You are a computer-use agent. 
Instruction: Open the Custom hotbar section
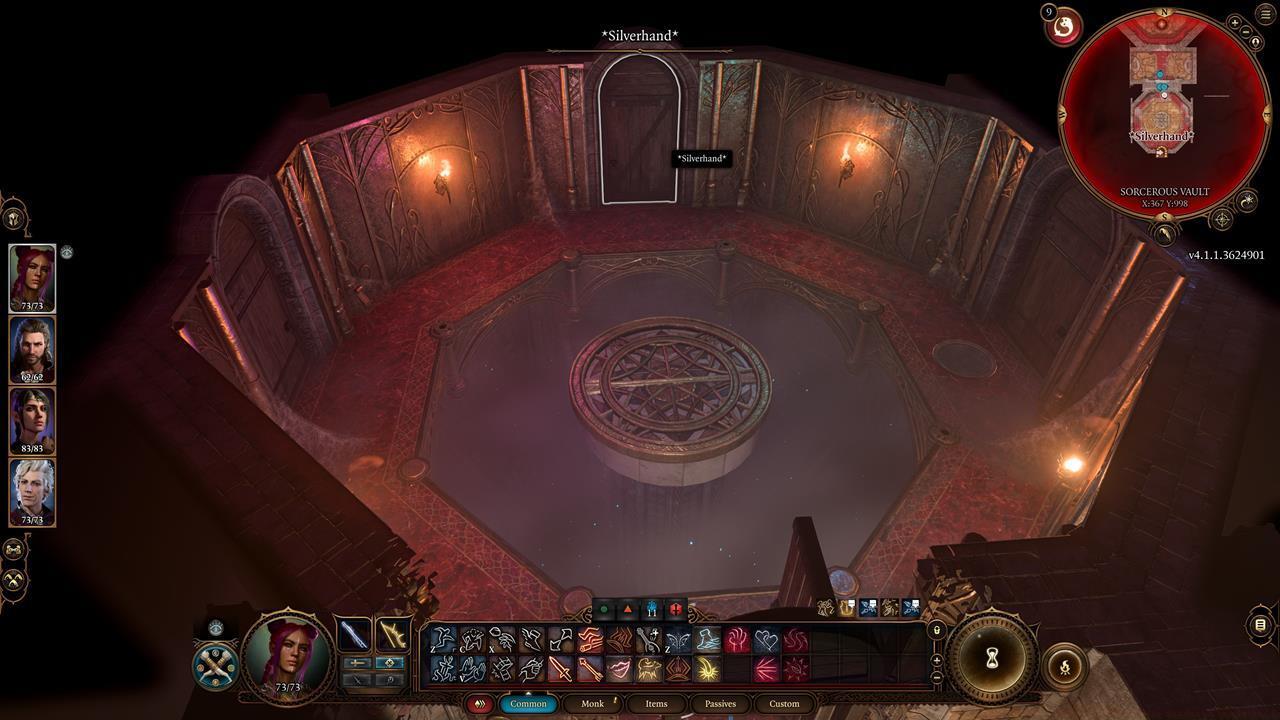(x=784, y=703)
